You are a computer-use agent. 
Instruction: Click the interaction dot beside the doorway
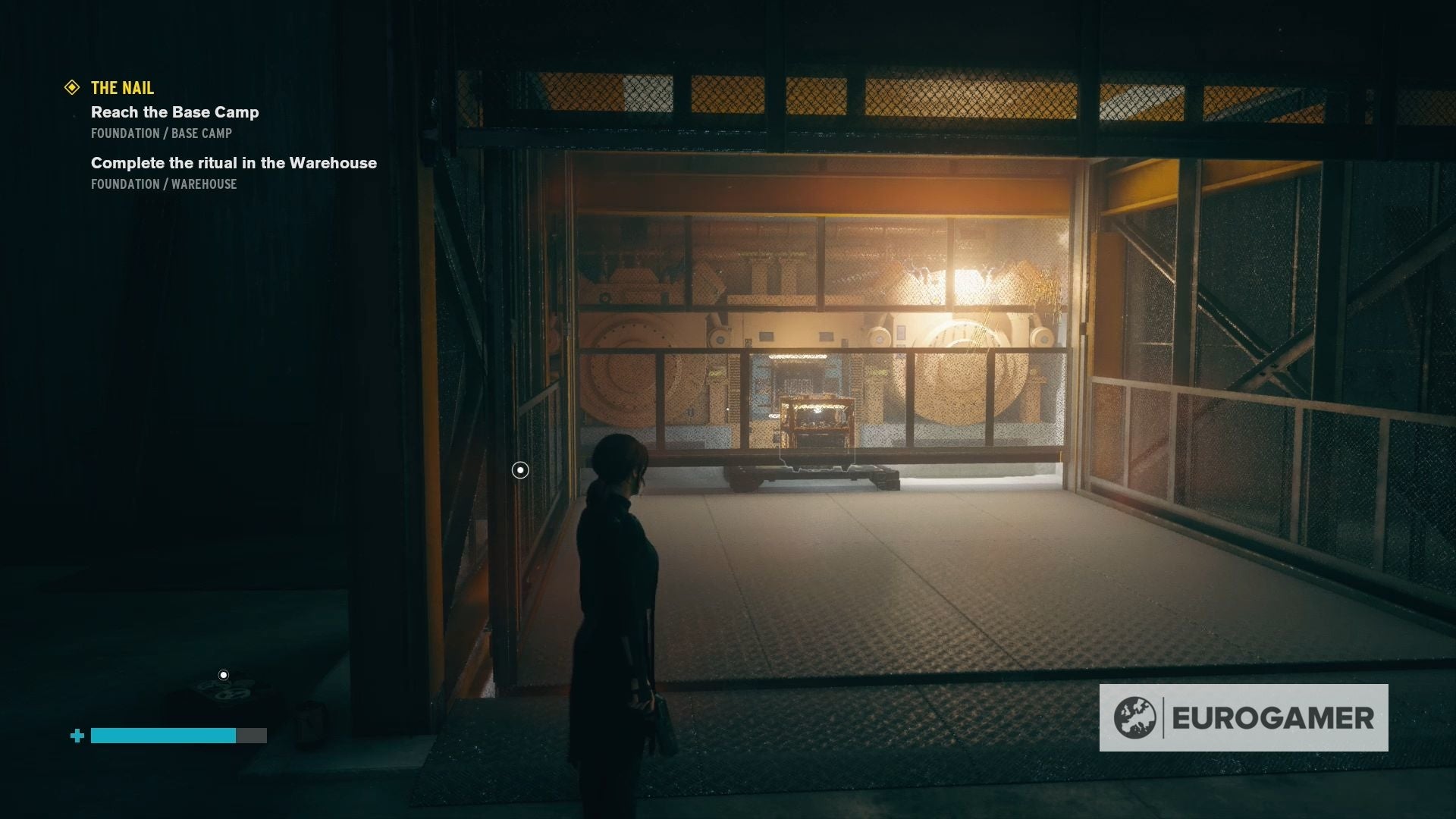(x=519, y=470)
